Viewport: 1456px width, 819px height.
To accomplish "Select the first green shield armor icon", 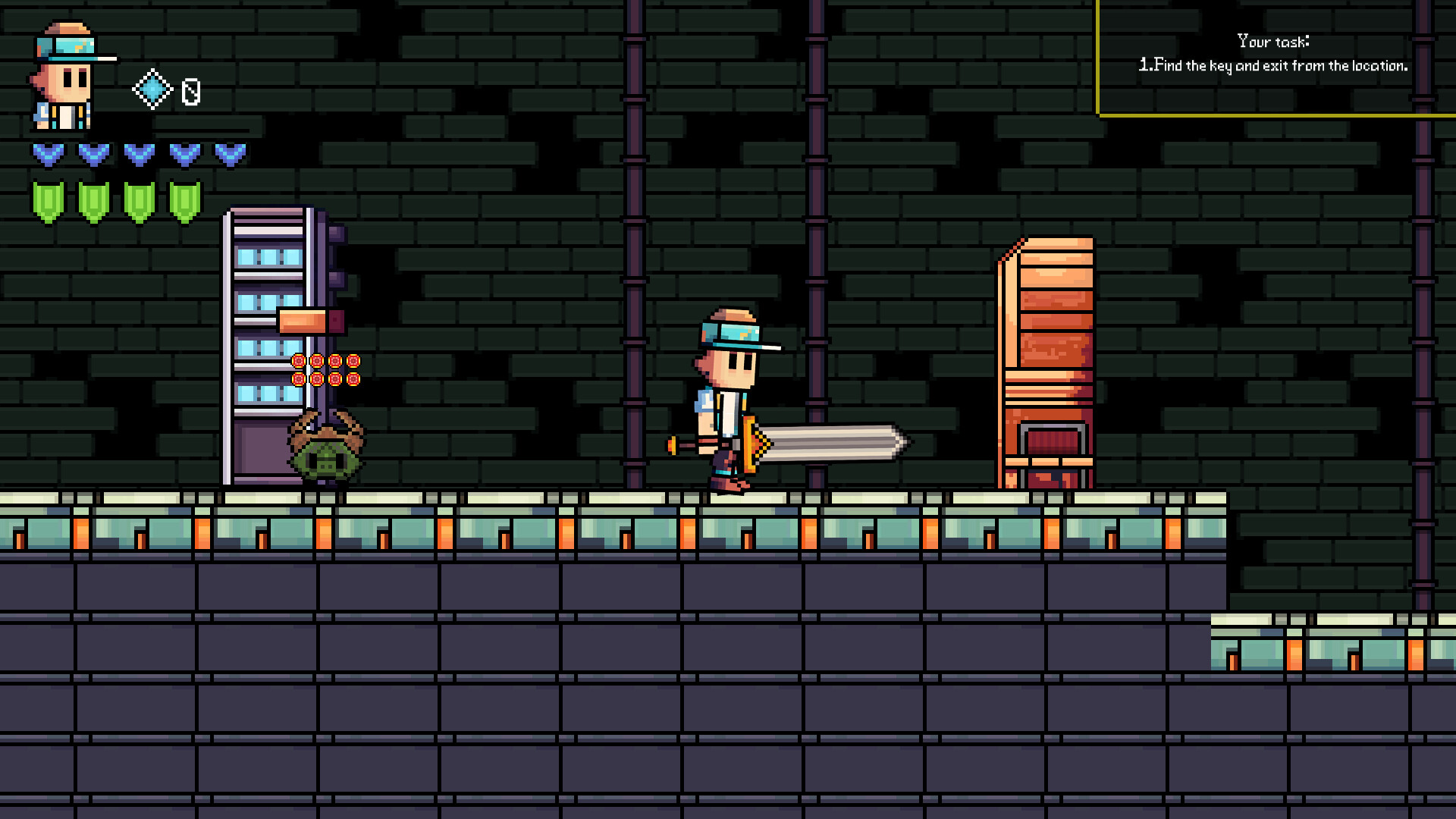I will click(x=47, y=199).
